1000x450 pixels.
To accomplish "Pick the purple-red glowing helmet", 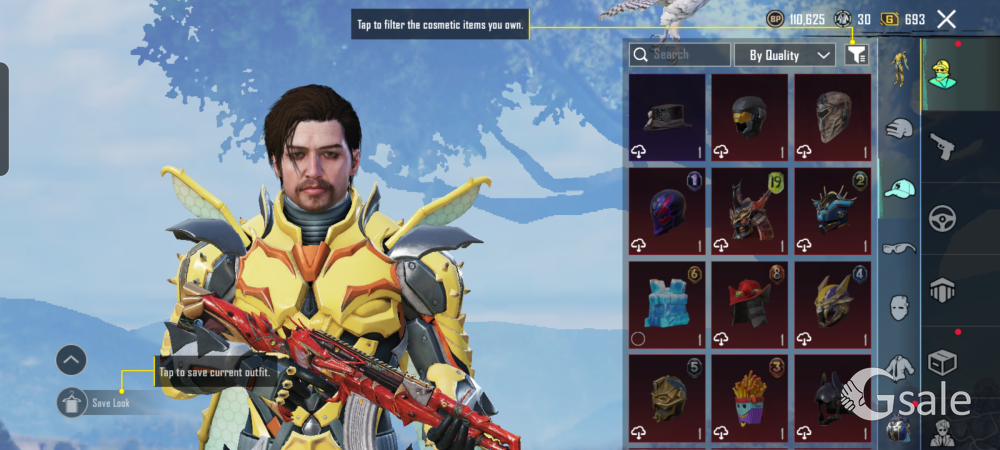I will pyautogui.click(x=667, y=211).
